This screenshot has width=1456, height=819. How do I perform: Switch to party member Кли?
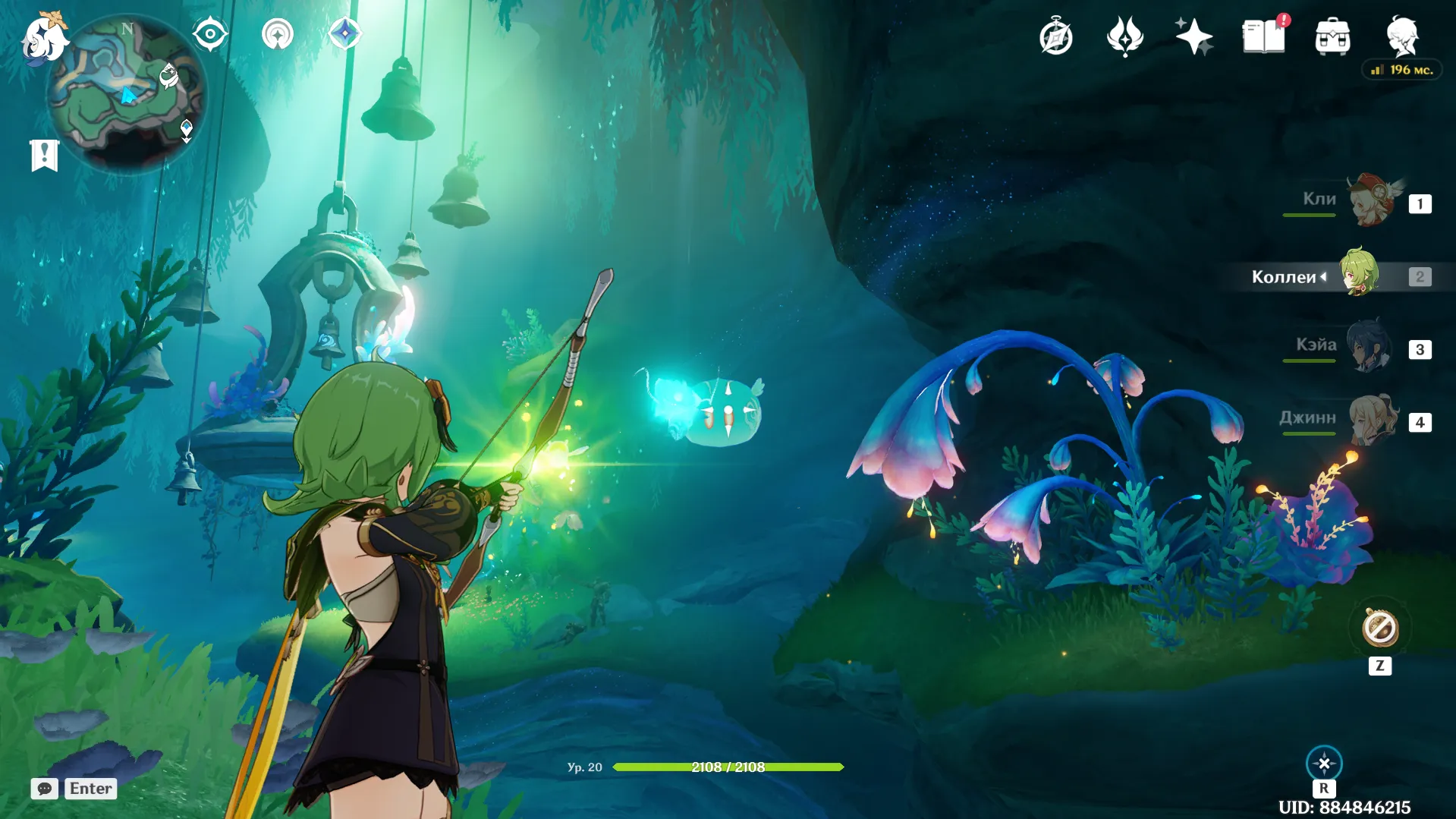[x=1373, y=201]
